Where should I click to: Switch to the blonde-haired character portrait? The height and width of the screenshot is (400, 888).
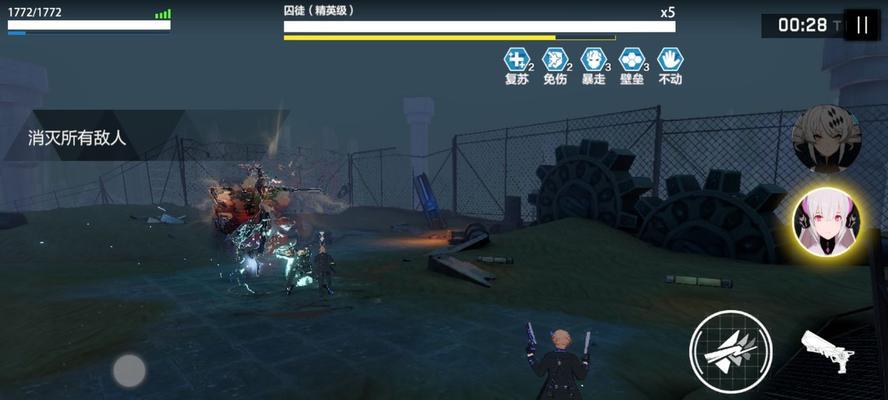(826, 137)
